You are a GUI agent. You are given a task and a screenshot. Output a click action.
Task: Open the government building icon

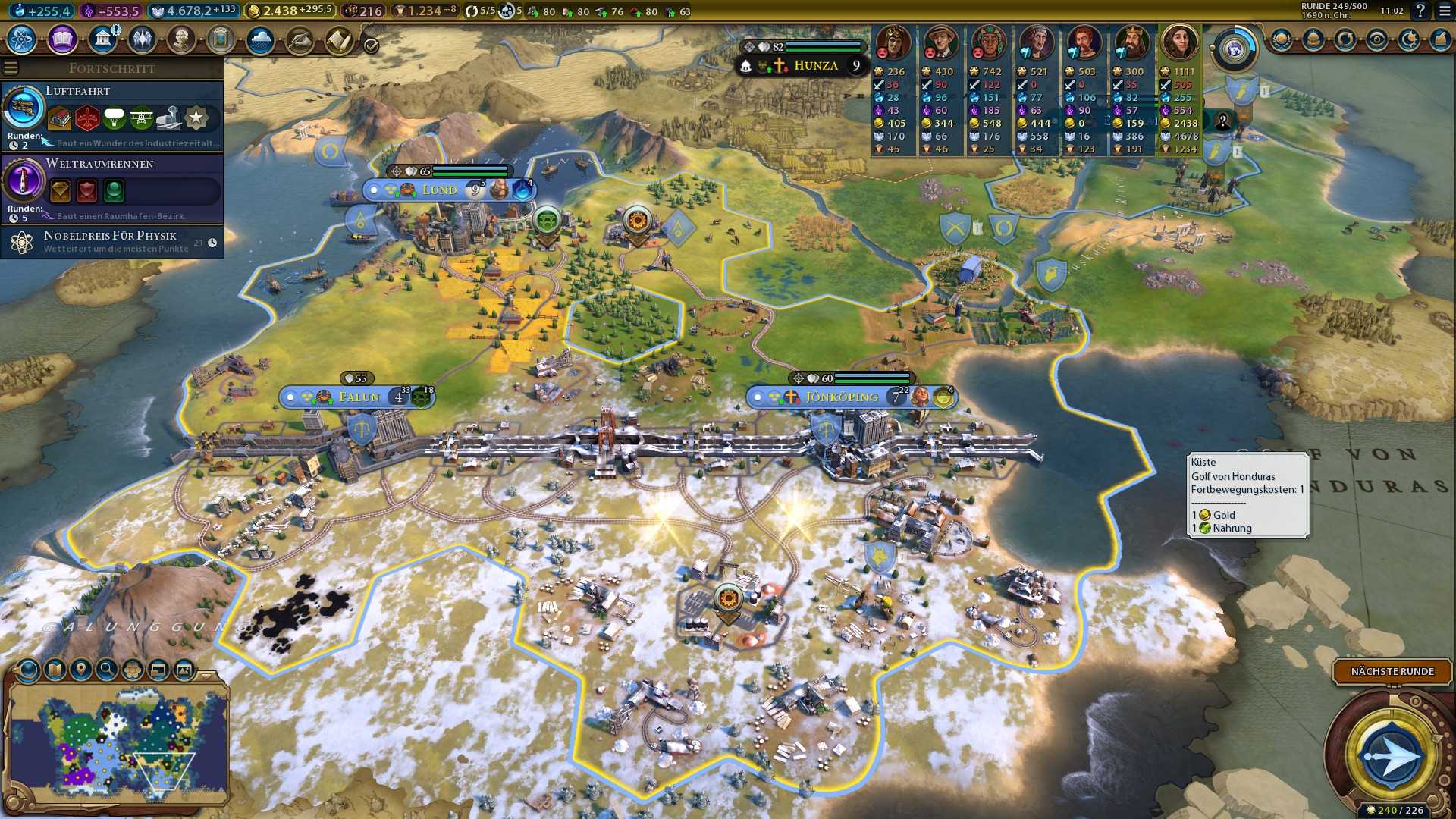102,39
